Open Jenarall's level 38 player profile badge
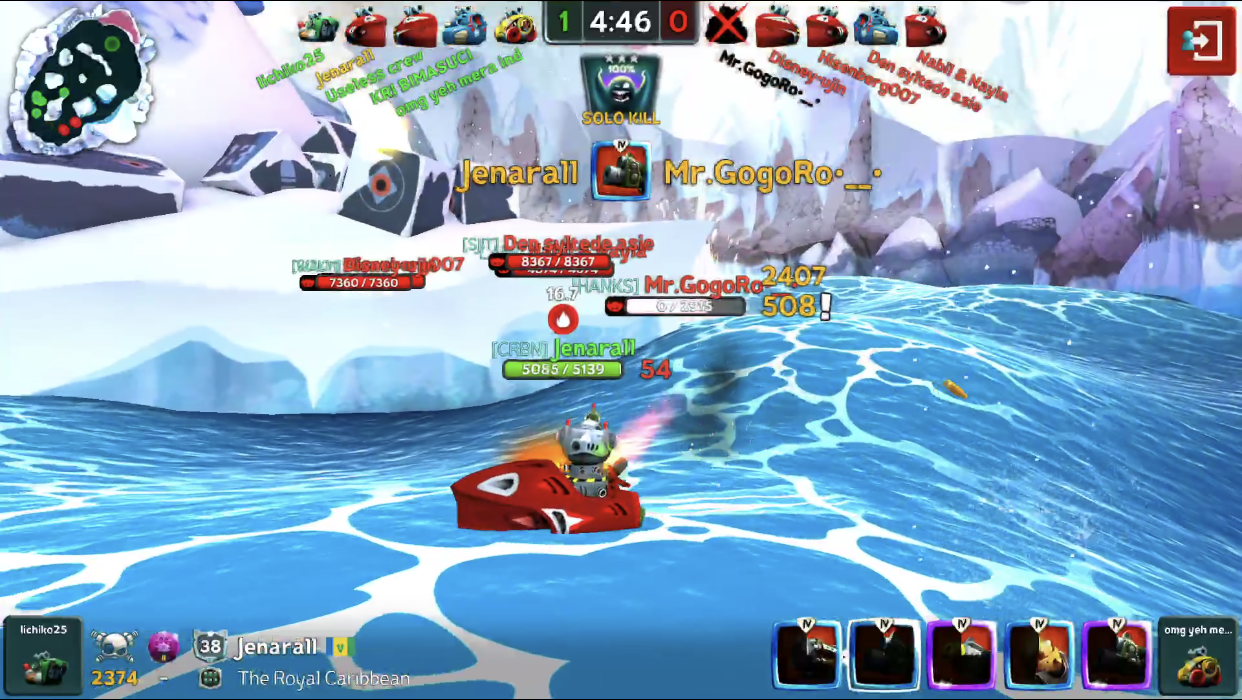1242x700 pixels. [x=210, y=647]
